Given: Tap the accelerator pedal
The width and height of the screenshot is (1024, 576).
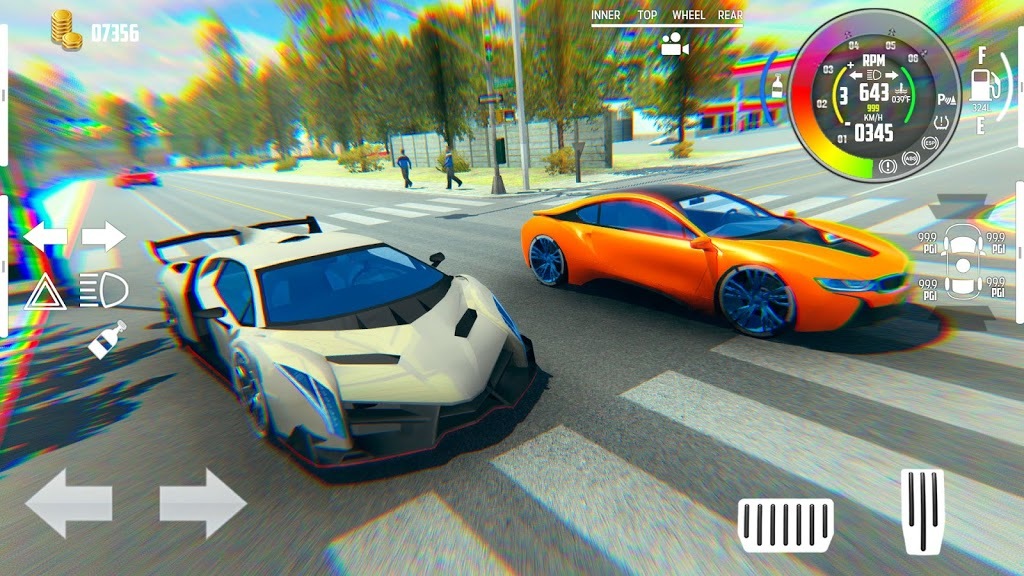Looking at the screenshot, I should (x=922, y=510).
